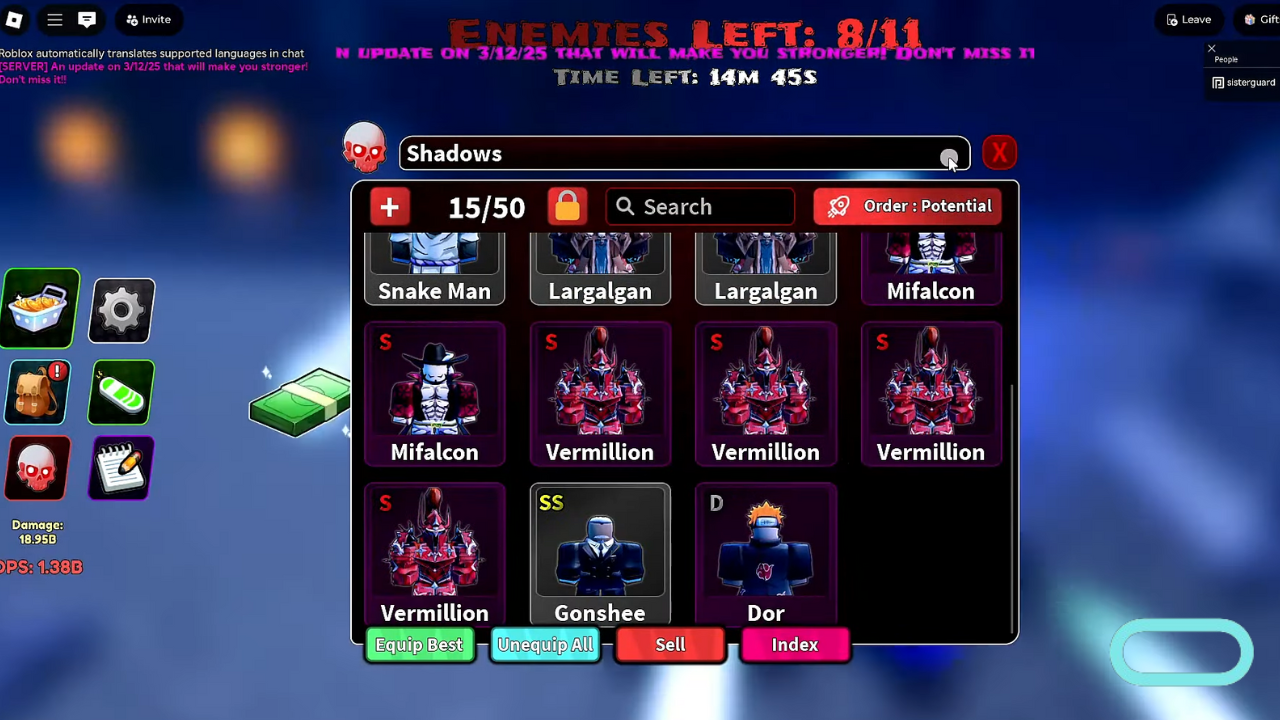Screen dimensions: 1280x720
Task: Open the notepad with pencil icon
Action: coord(122,468)
